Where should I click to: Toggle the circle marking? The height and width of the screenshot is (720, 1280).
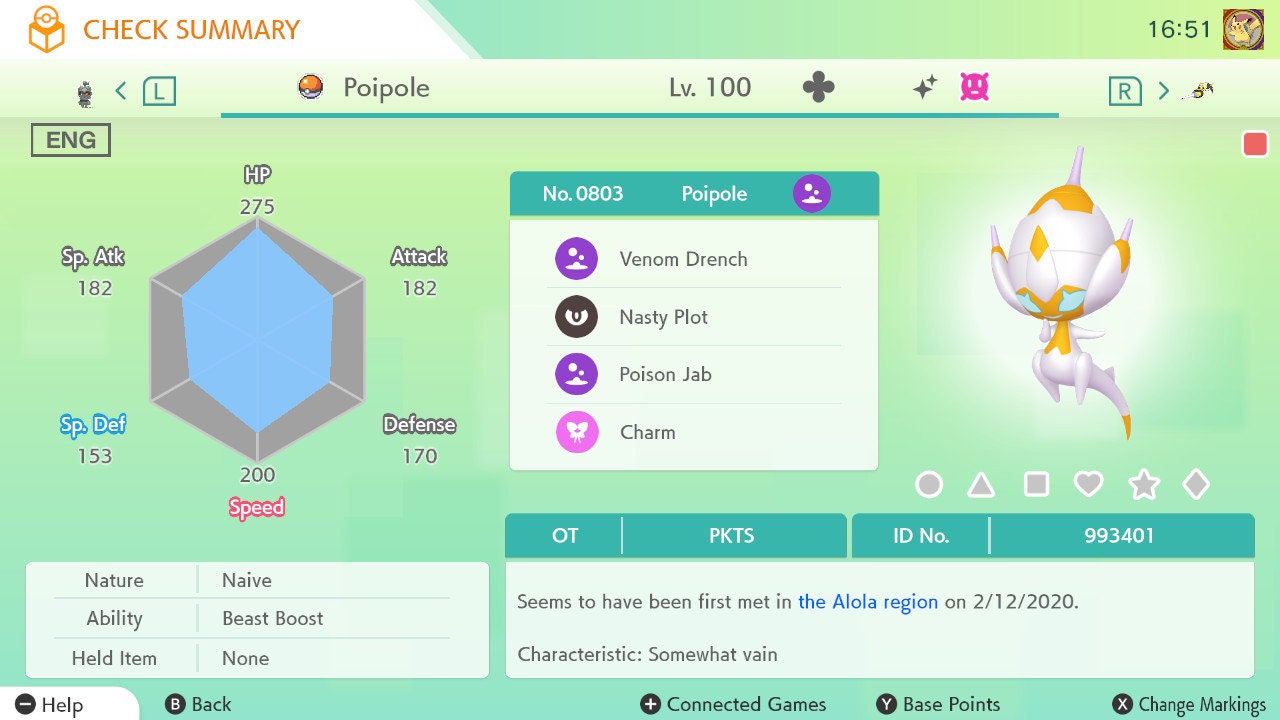click(929, 485)
